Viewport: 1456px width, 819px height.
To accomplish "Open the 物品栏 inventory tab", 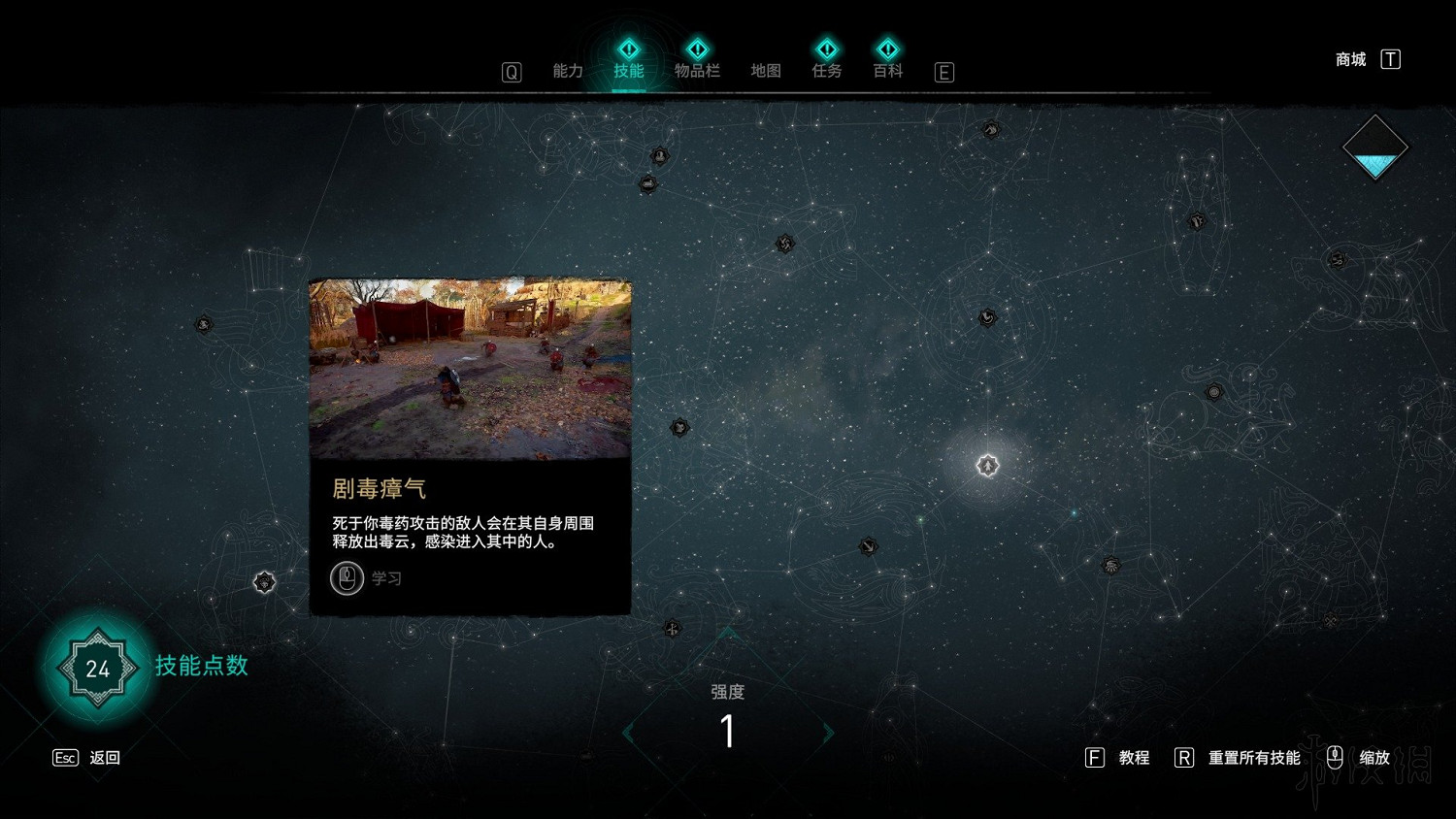I will [698, 71].
